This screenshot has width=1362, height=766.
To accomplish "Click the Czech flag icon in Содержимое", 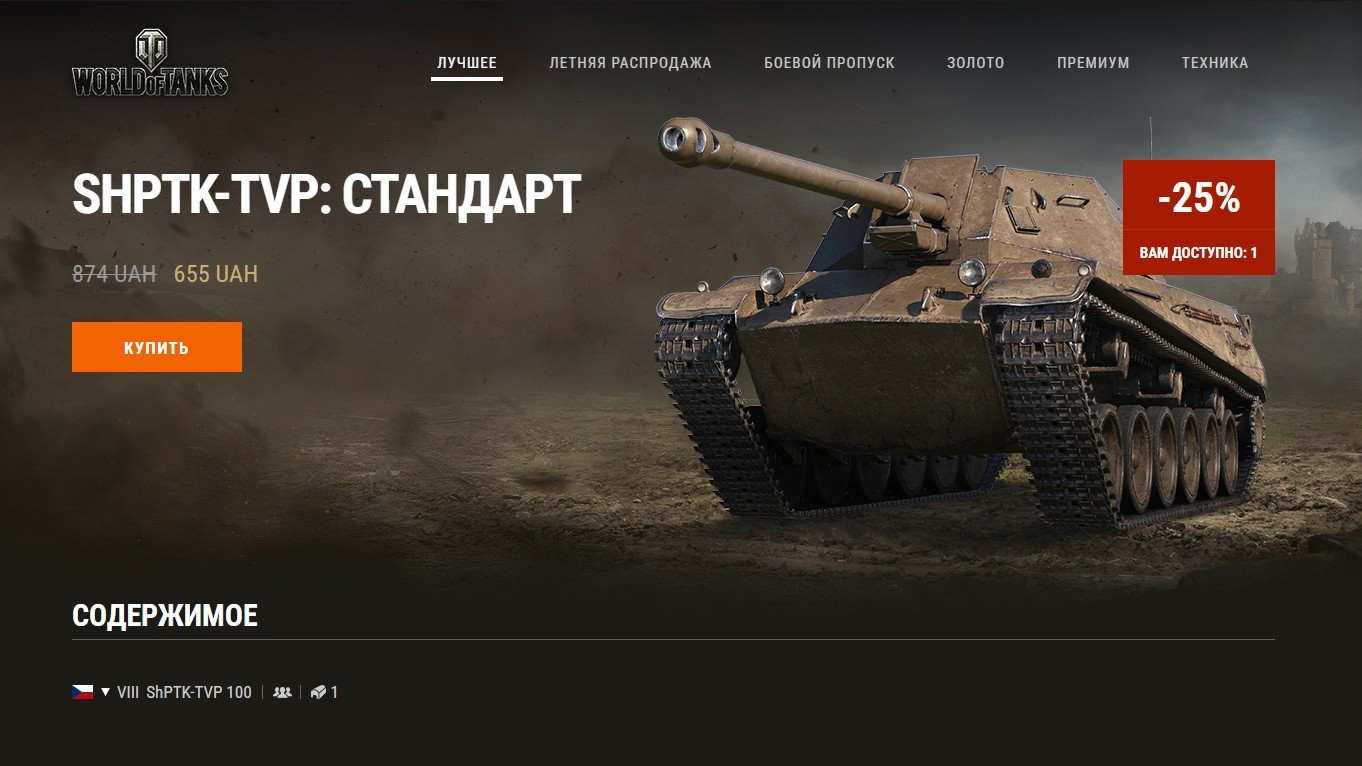I will click(82, 691).
